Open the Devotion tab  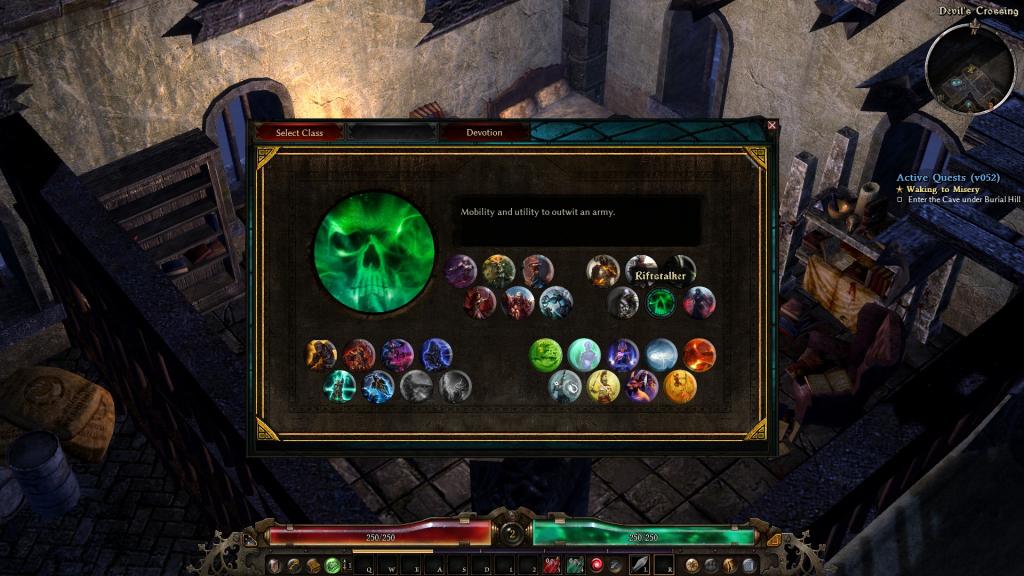(484, 132)
